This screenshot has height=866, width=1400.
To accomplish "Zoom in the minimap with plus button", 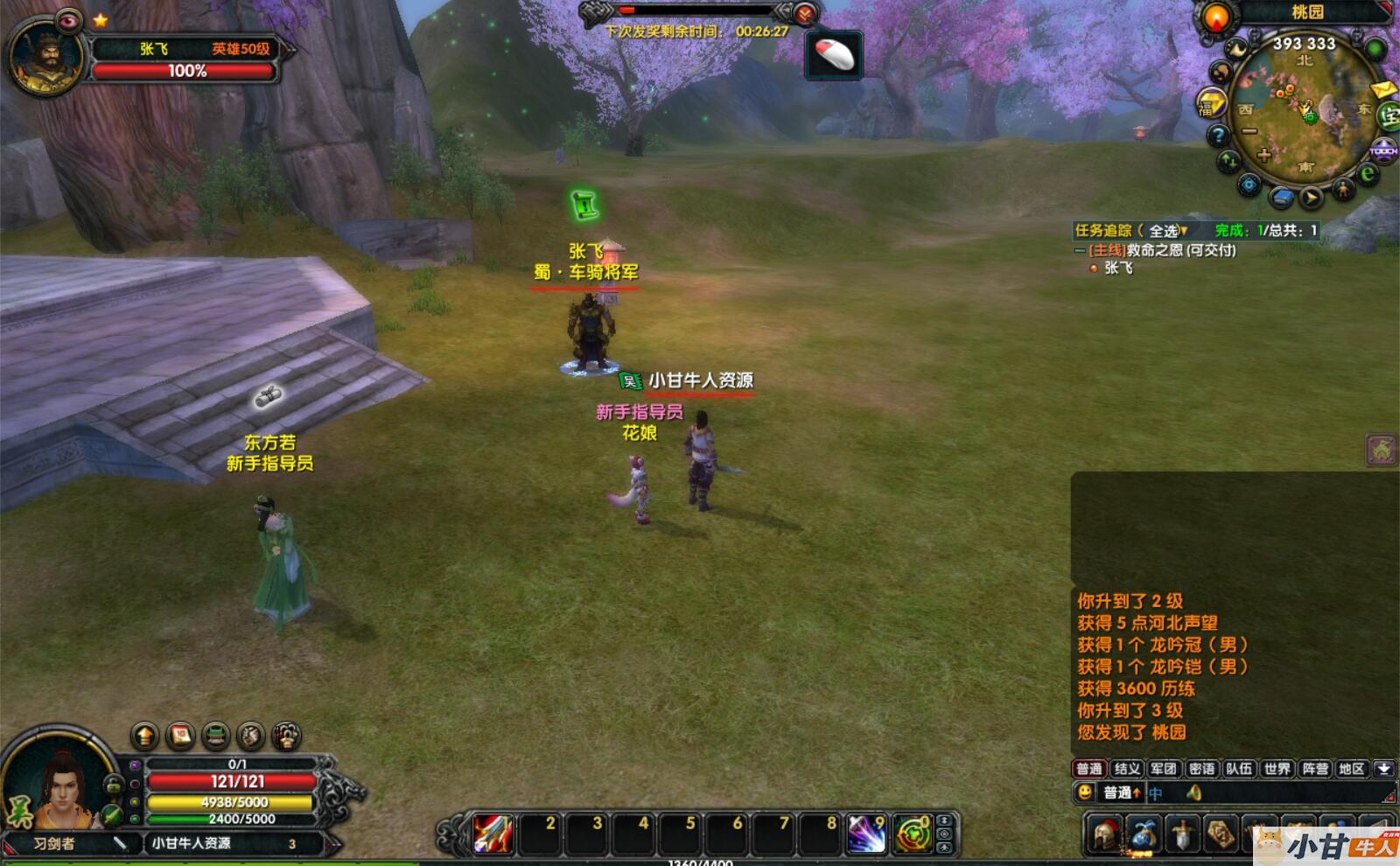I will point(1263,155).
